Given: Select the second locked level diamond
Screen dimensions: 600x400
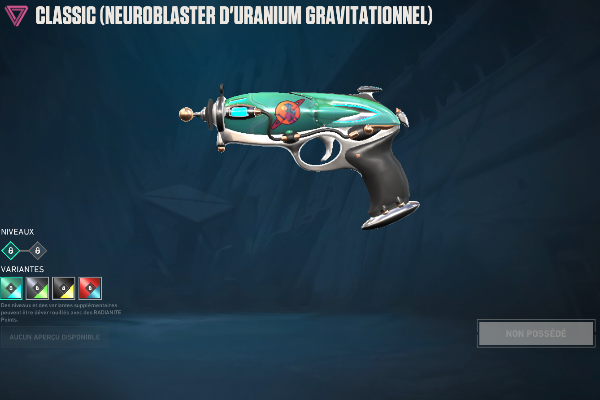Looking at the screenshot, I should click(x=38, y=250).
